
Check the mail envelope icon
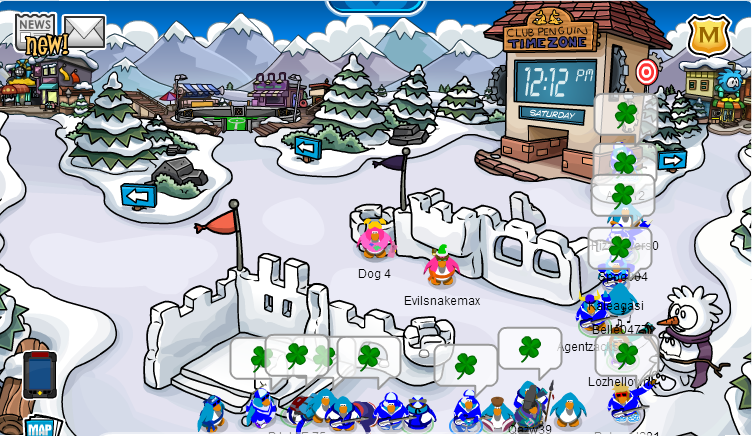tap(84, 31)
